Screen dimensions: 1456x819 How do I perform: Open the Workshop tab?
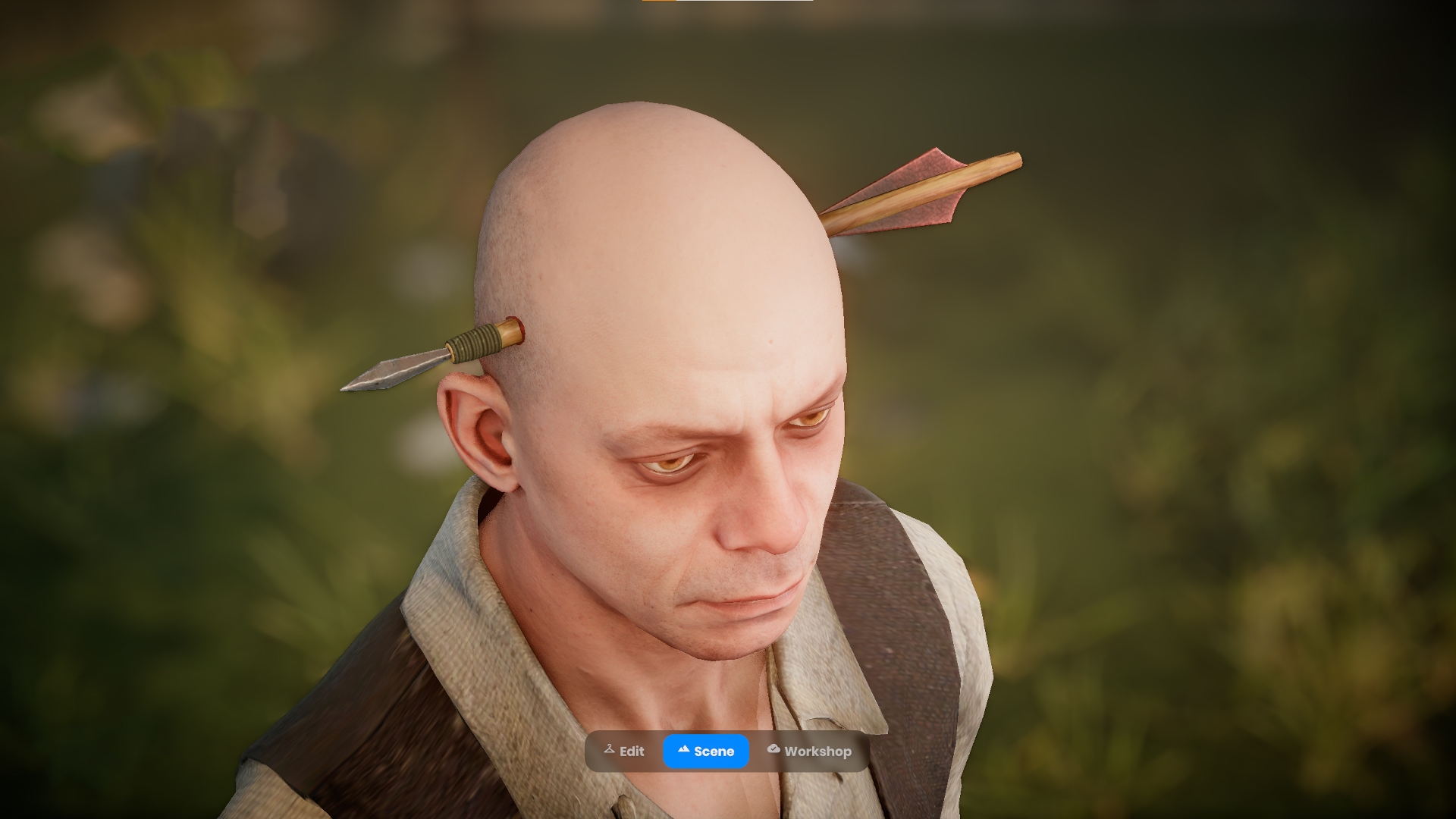coord(809,751)
